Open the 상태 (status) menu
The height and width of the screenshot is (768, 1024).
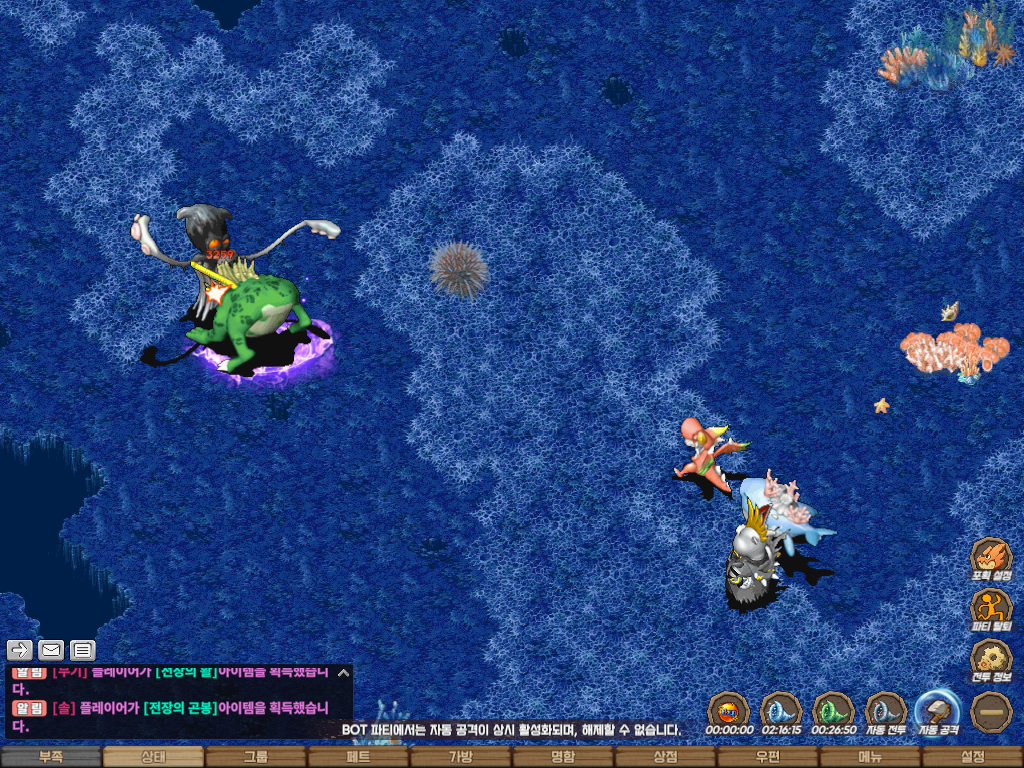[153, 757]
